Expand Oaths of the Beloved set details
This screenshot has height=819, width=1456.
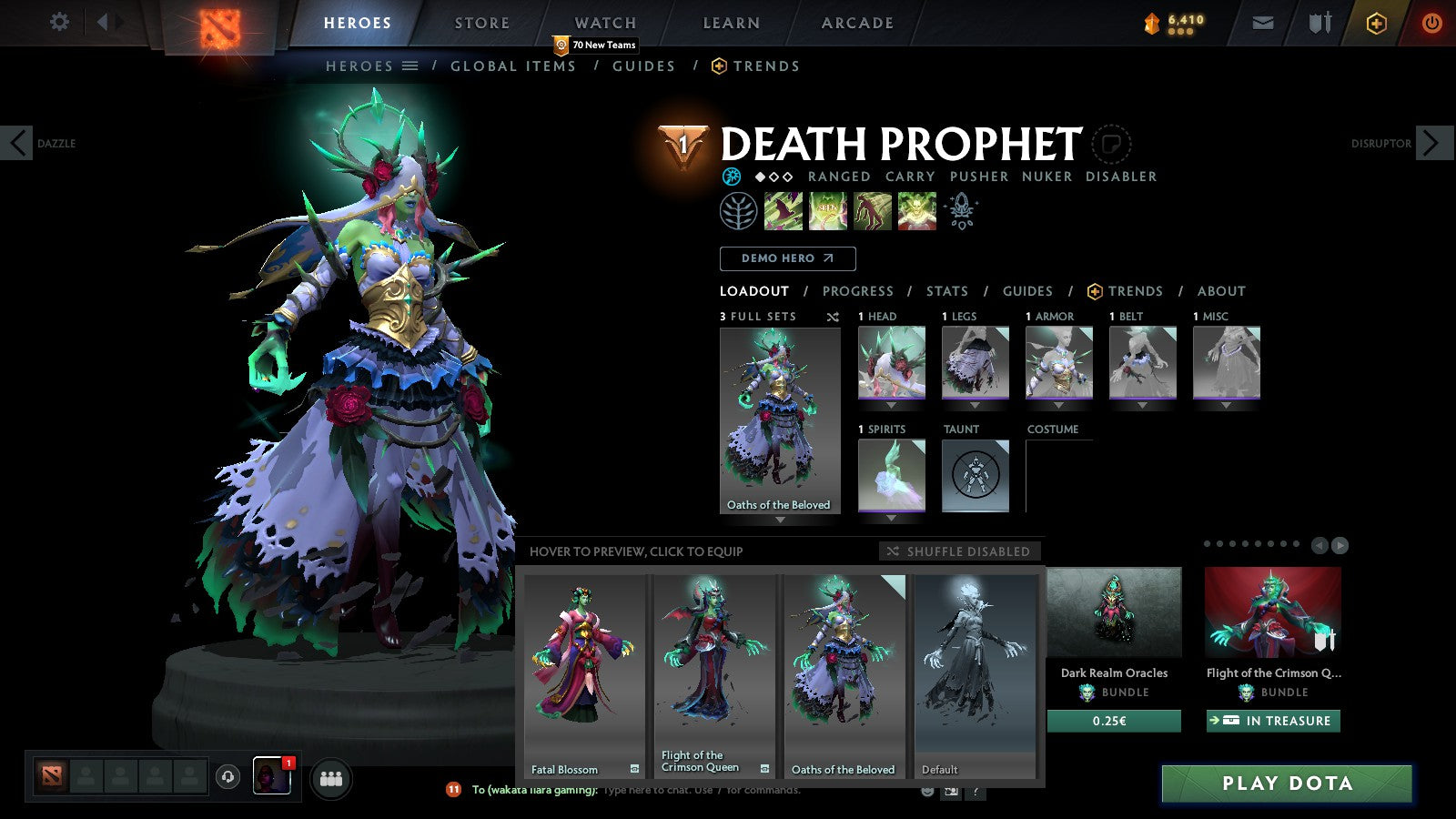(x=780, y=519)
